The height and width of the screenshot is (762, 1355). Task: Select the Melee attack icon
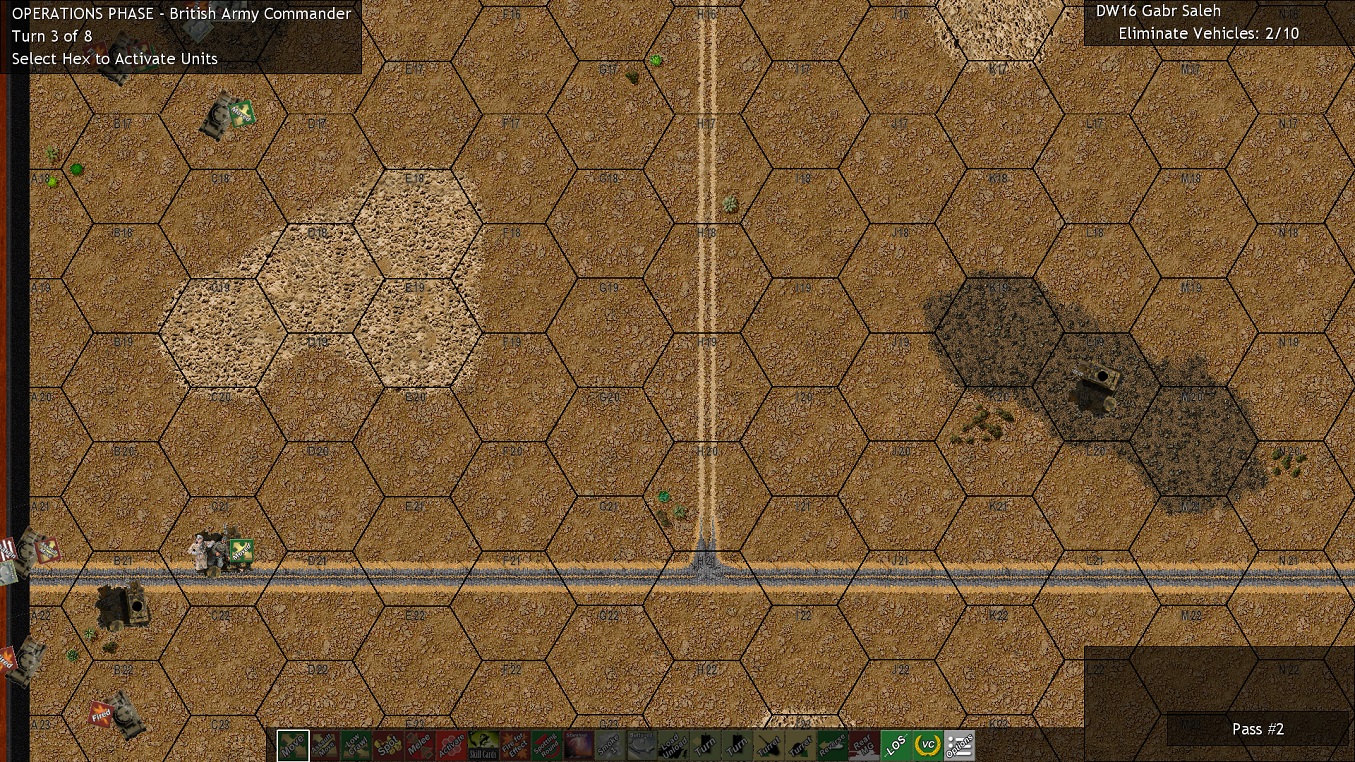421,745
